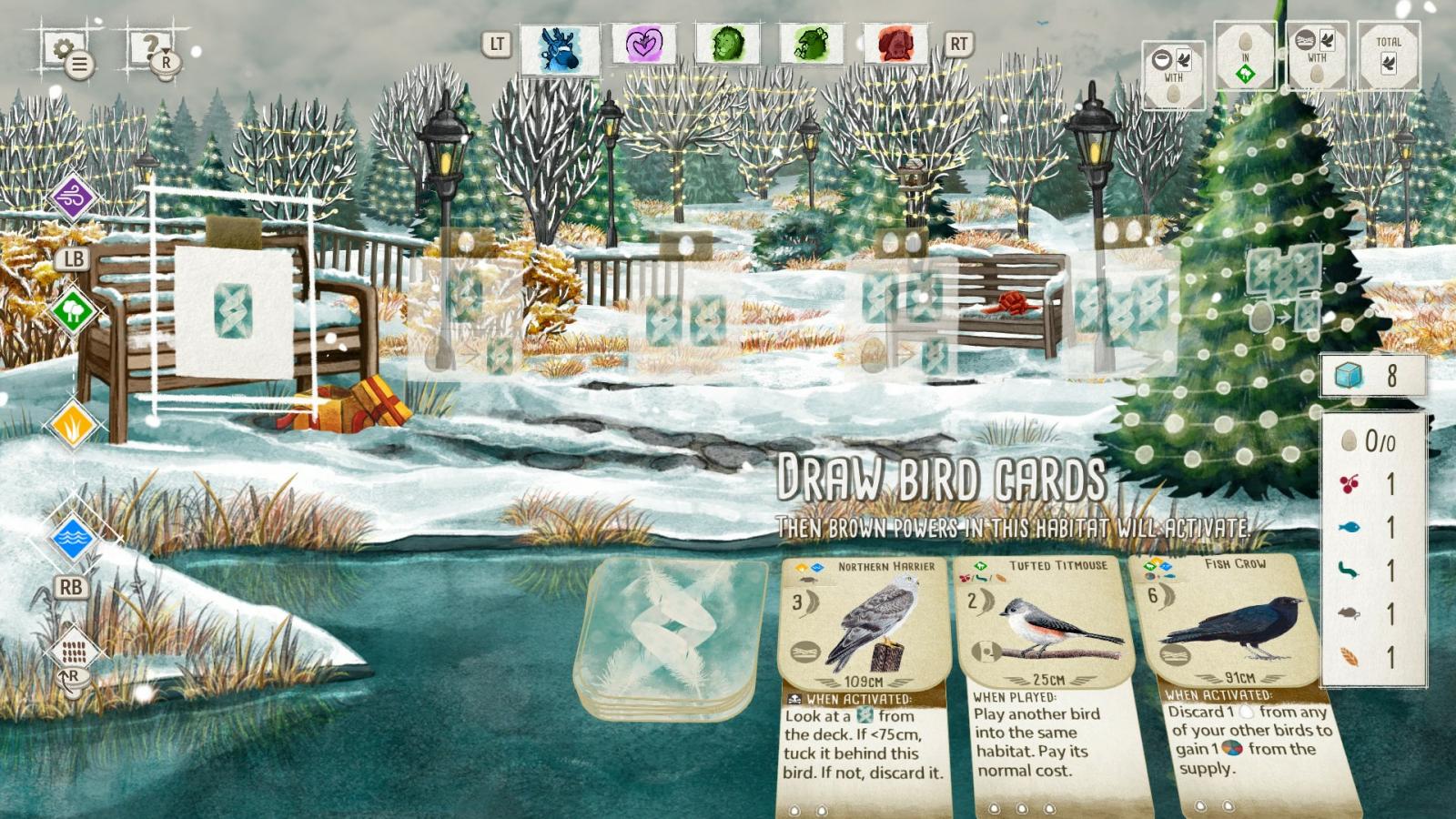The image size is (1456, 819).
Task: Open the settings gear menu
Action: tap(64, 49)
